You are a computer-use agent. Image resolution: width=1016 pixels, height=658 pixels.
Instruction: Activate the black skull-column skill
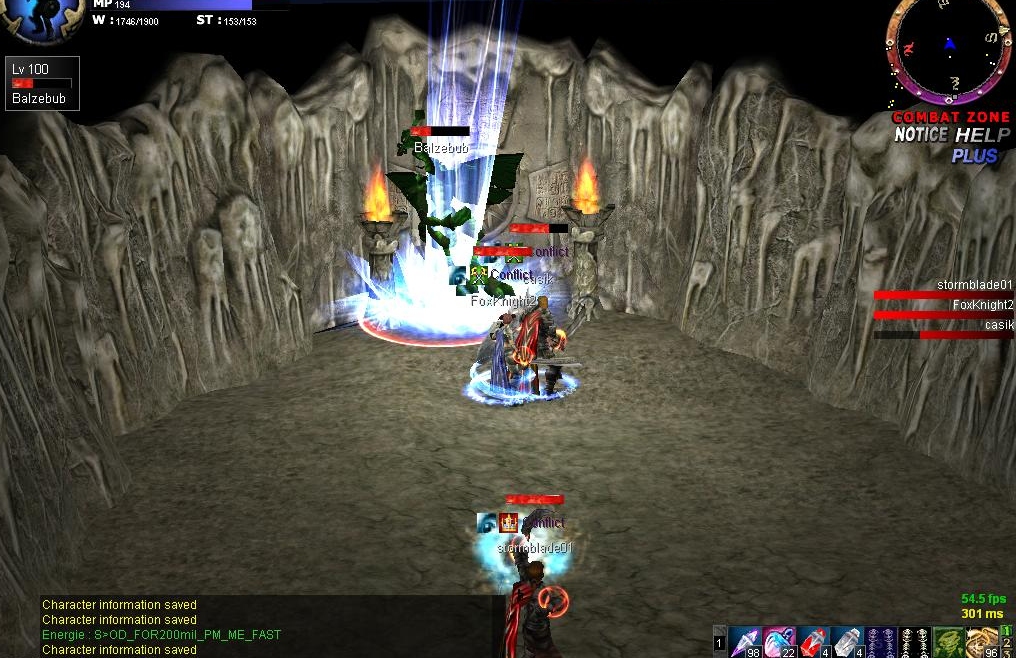point(915,641)
